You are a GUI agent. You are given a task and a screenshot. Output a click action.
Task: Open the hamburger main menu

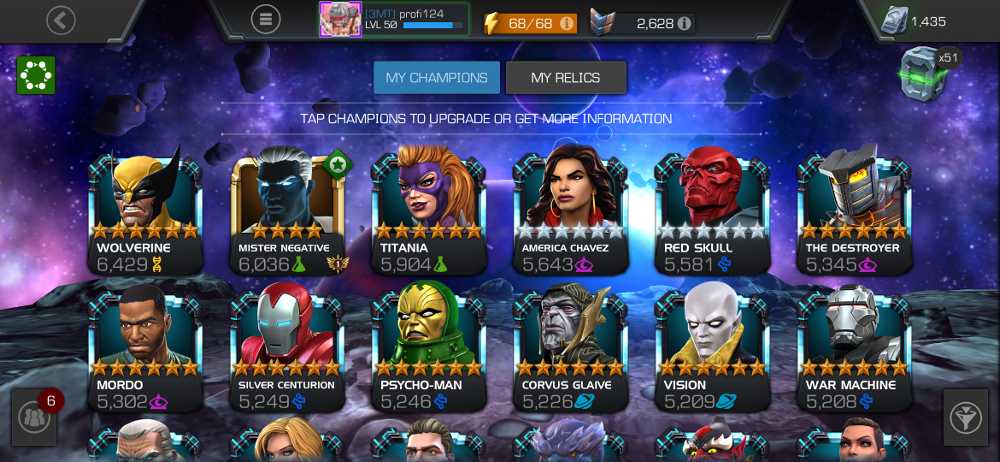pos(265,20)
